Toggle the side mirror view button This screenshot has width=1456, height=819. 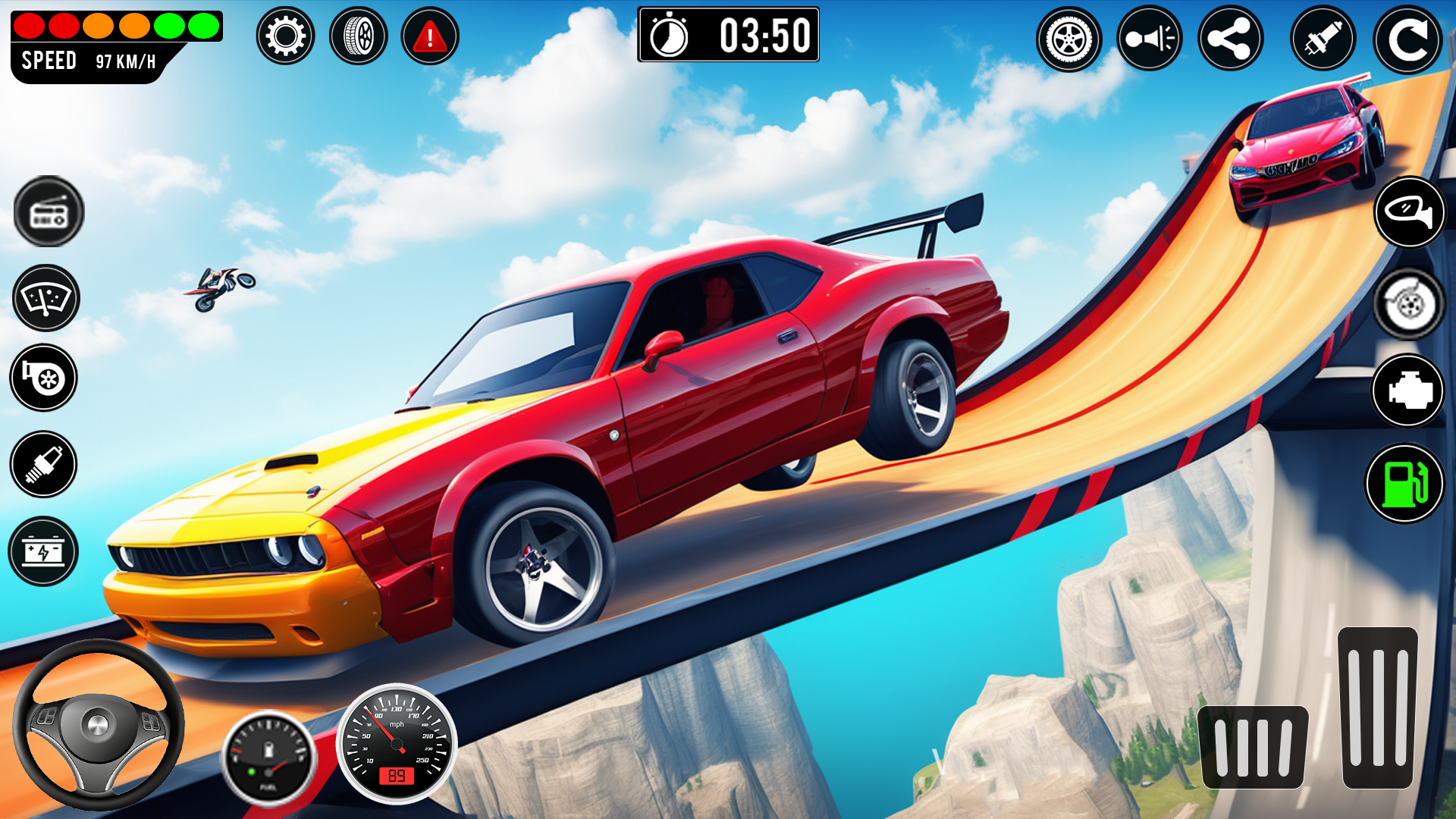point(1409,212)
